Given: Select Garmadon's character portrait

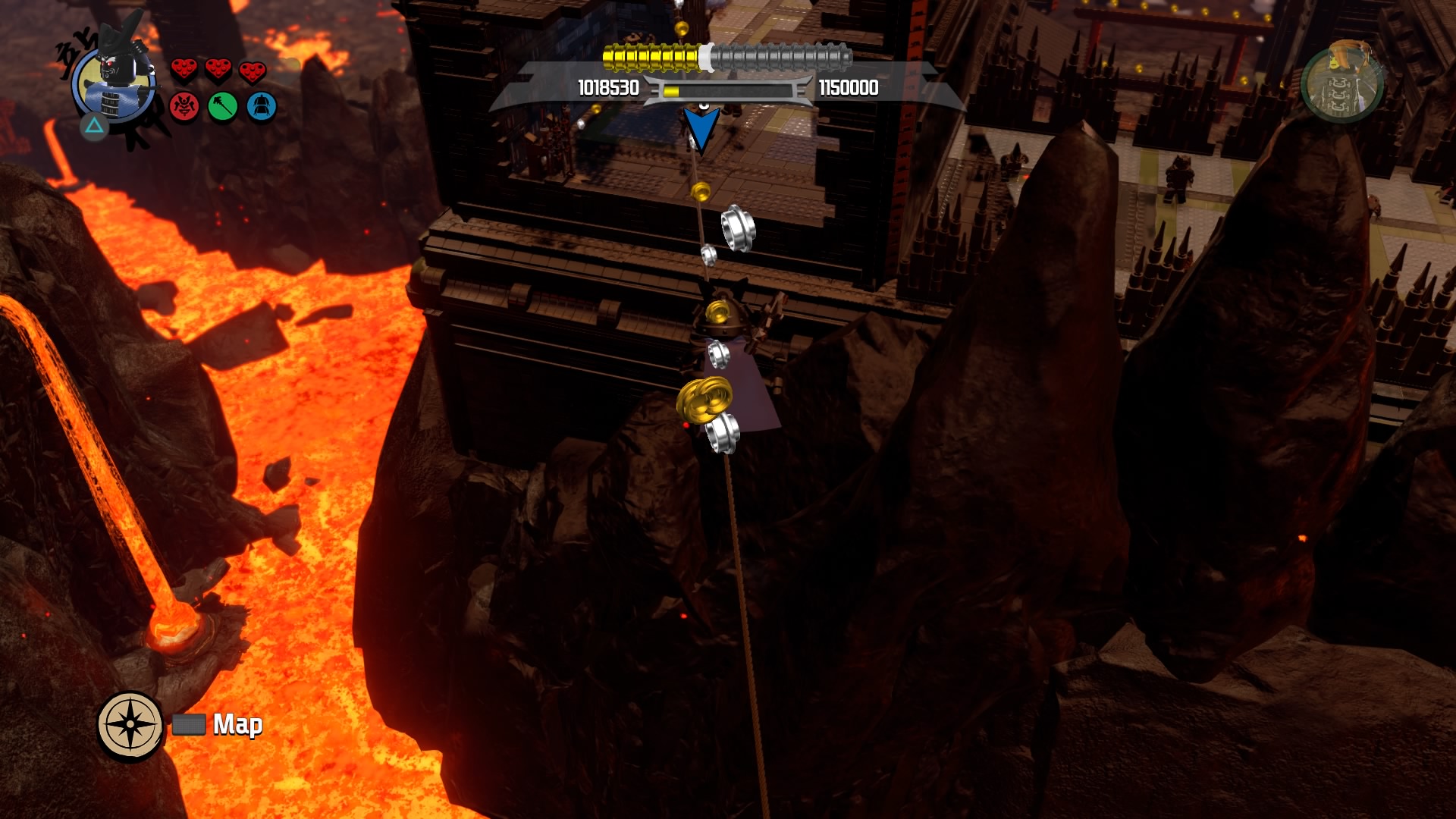Looking at the screenshot, I should [114, 82].
